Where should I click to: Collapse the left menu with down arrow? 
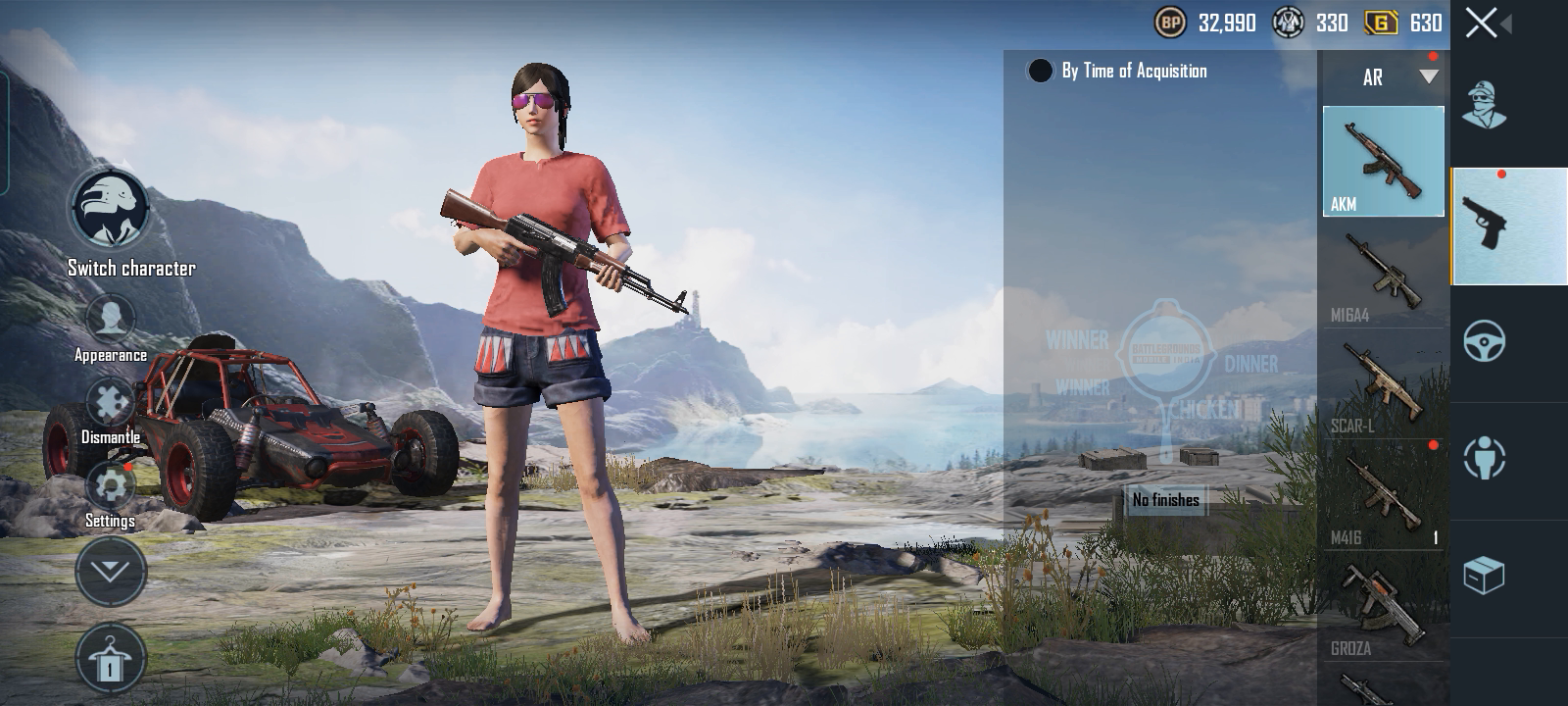110,571
